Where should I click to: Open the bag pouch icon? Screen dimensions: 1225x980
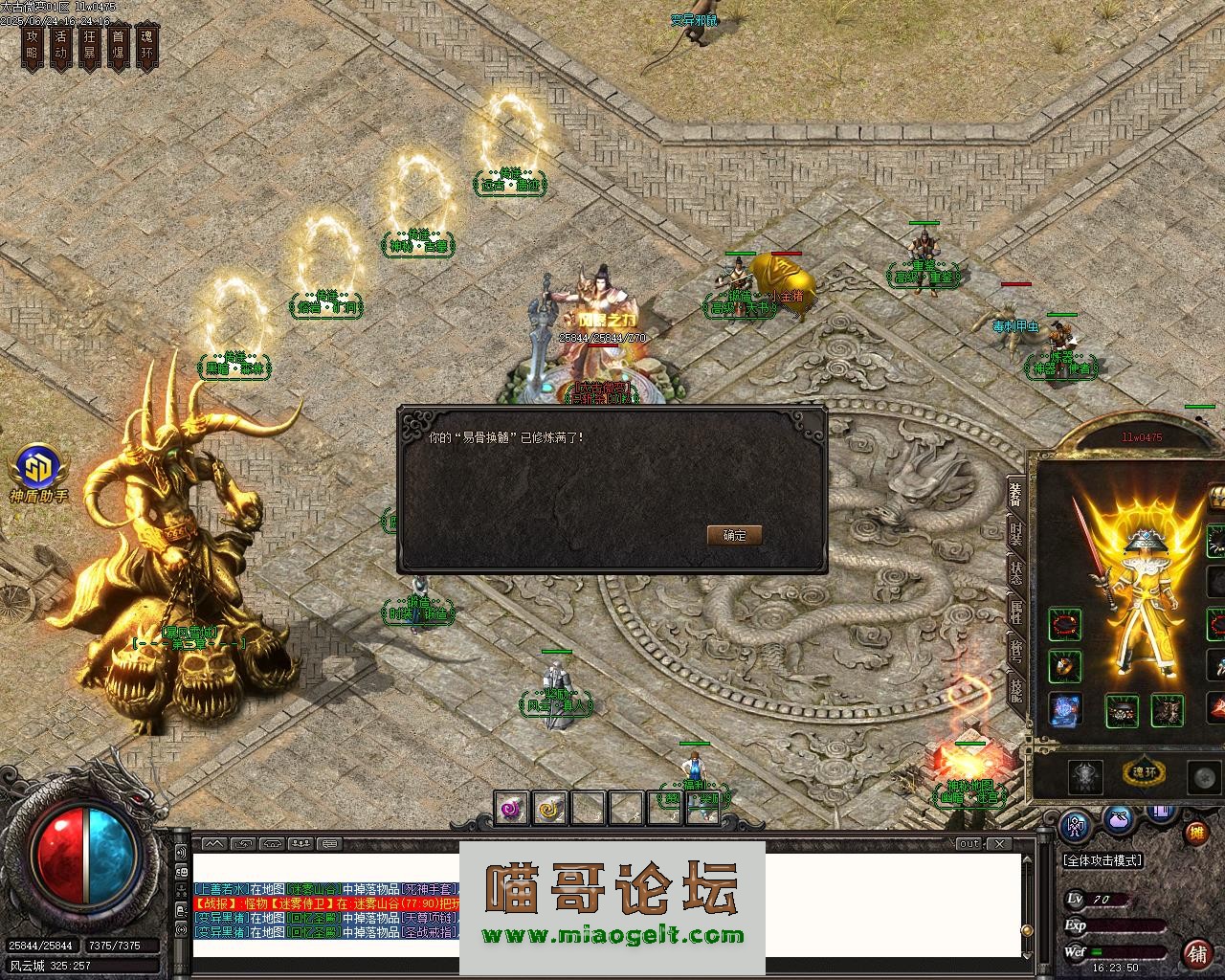(x=1118, y=819)
